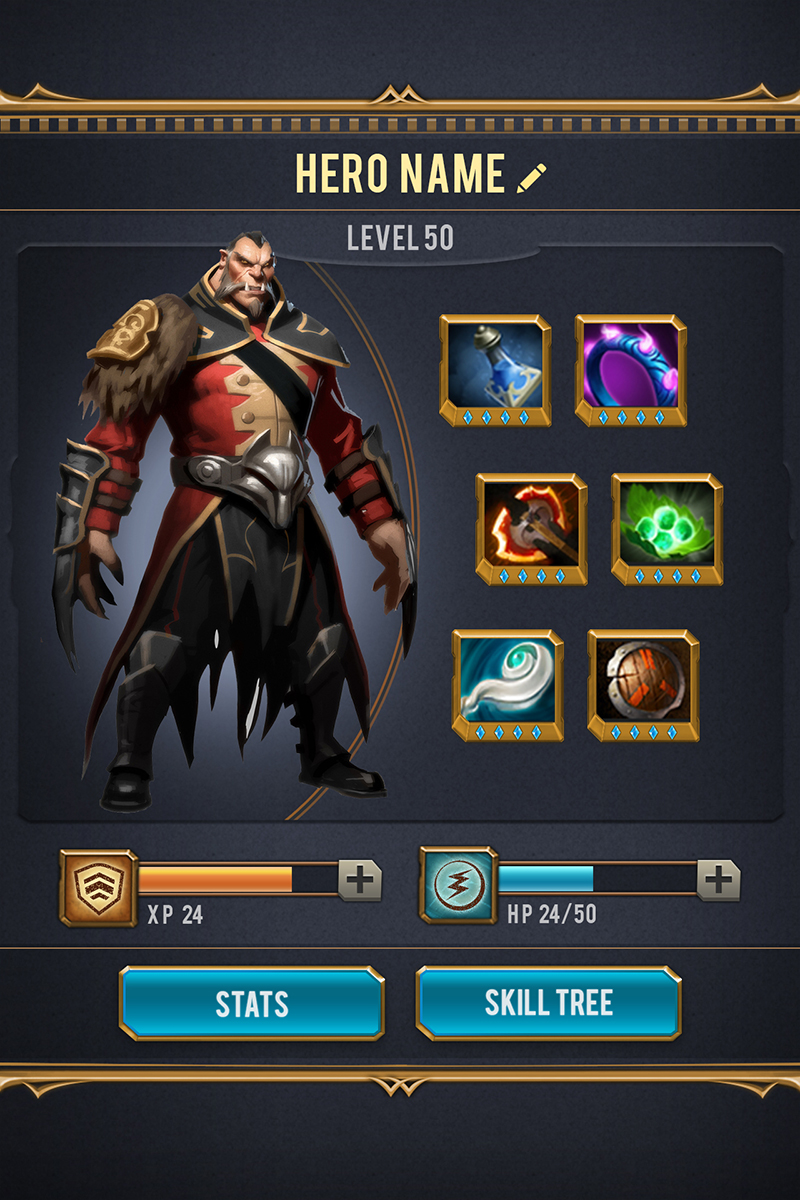Open the Skill Tree
The height and width of the screenshot is (1200, 800).
click(x=548, y=1003)
